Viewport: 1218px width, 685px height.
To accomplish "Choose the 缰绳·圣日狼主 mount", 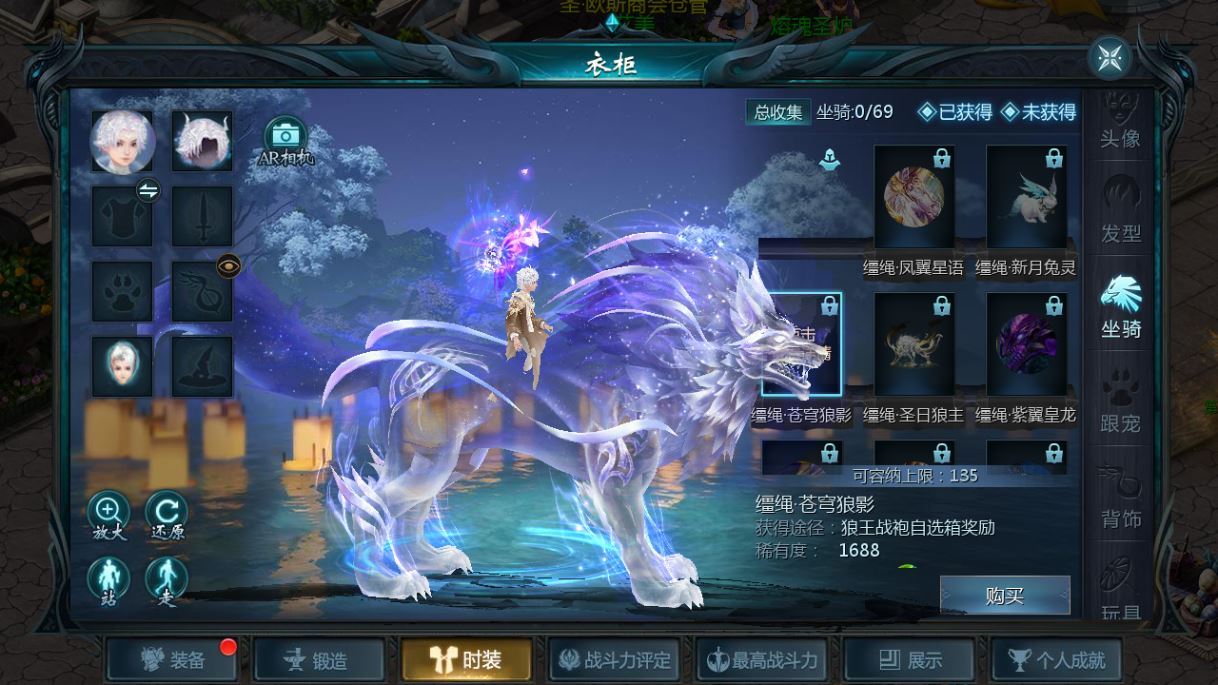I will pyautogui.click(x=914, y=346).
